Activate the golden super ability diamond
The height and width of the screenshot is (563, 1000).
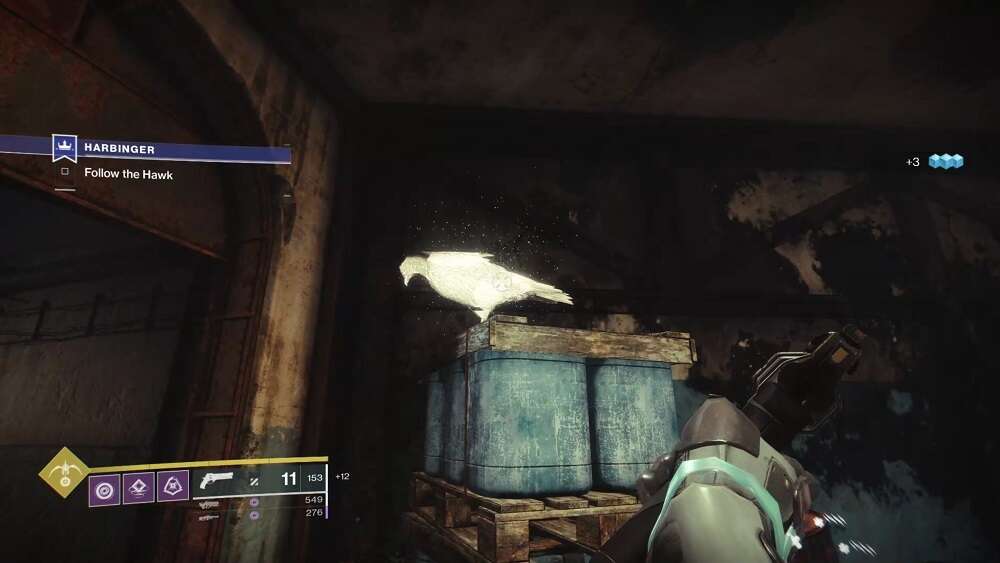click(x=64, y=473)
